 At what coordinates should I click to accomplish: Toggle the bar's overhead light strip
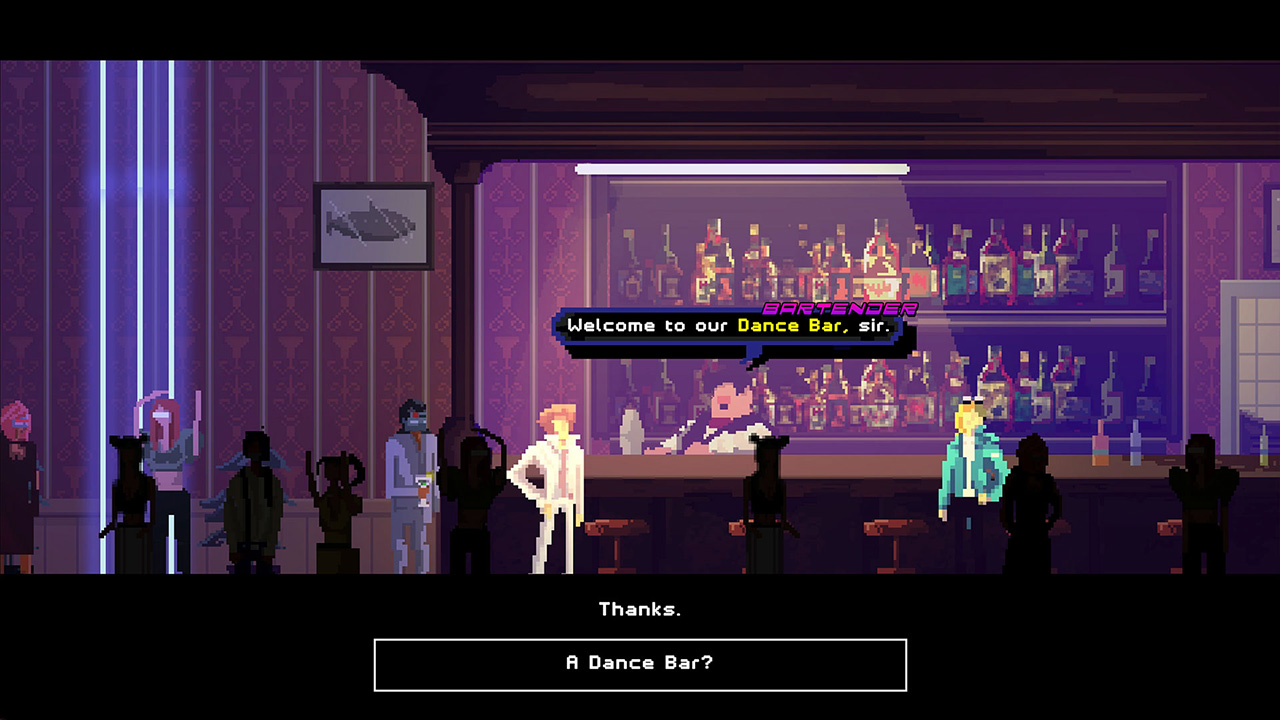[x=742, y=167]
